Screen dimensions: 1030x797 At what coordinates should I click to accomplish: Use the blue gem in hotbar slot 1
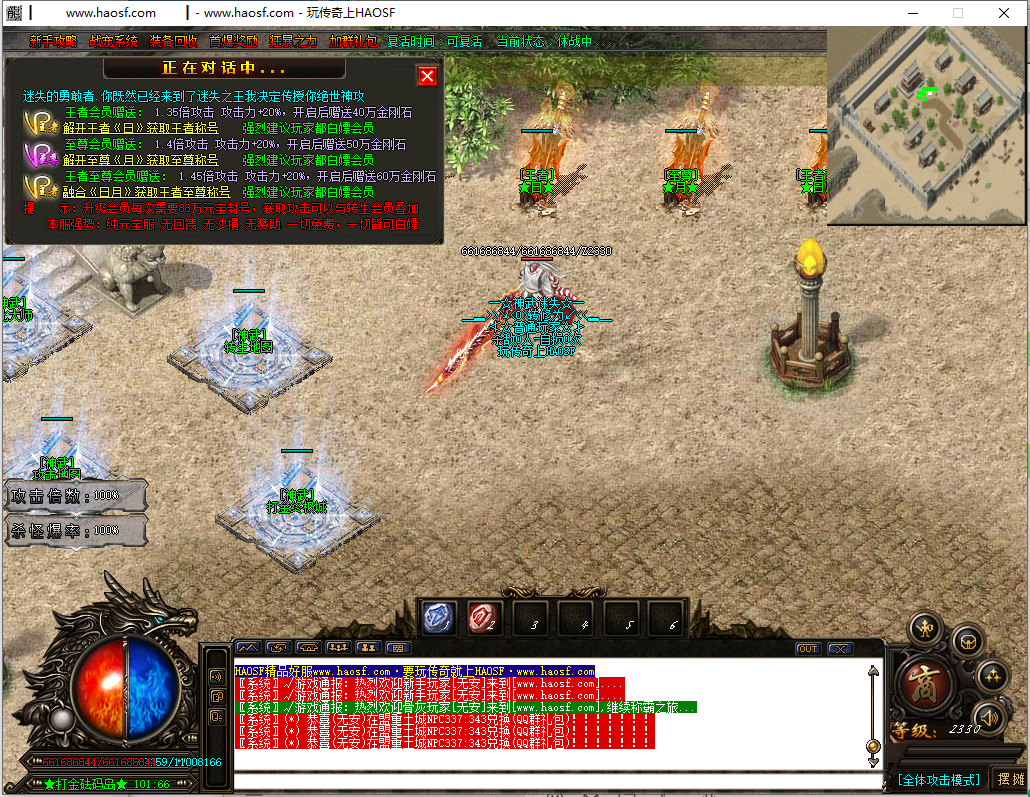(439, 617)
